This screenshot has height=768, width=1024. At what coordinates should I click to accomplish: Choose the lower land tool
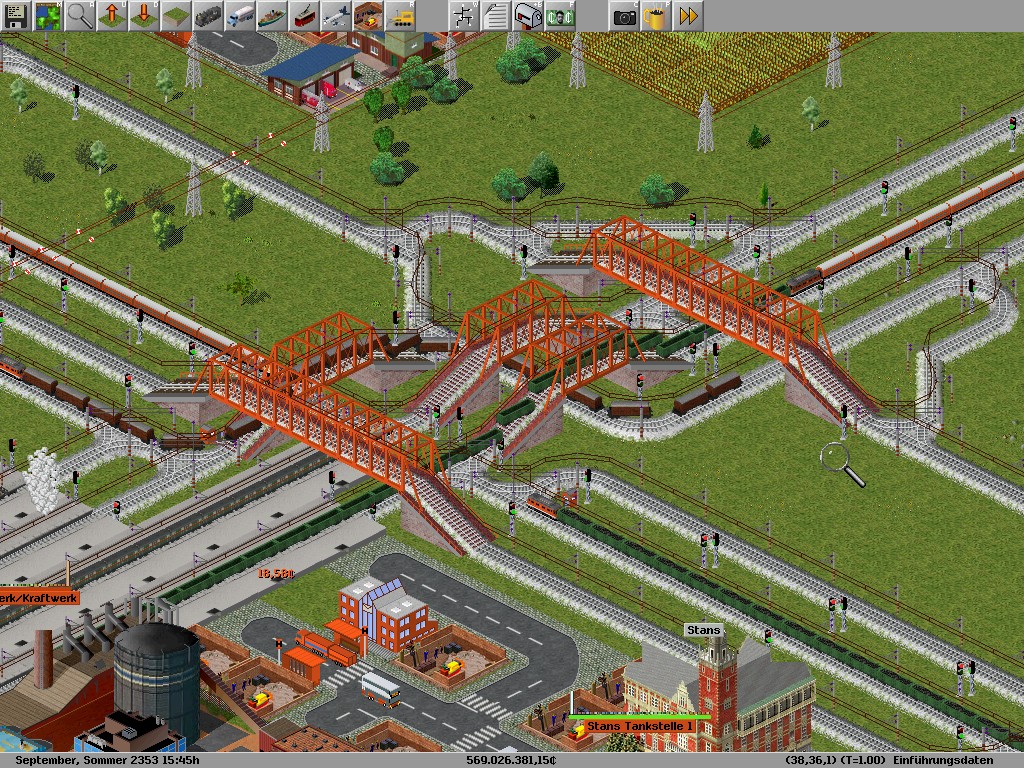click(144, 16)
